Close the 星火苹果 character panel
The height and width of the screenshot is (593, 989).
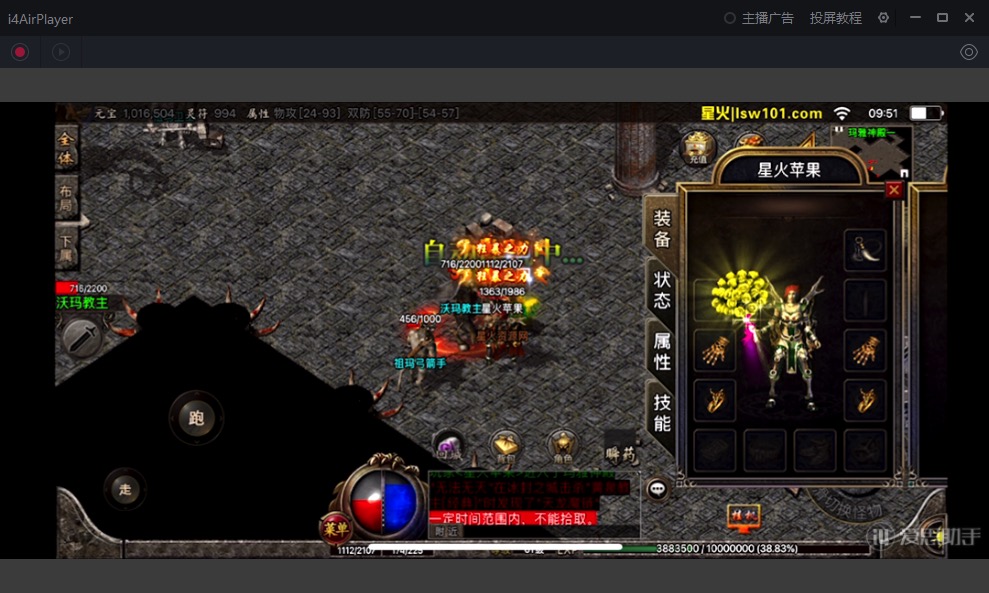pyautogui.click(x=893, y=189)
